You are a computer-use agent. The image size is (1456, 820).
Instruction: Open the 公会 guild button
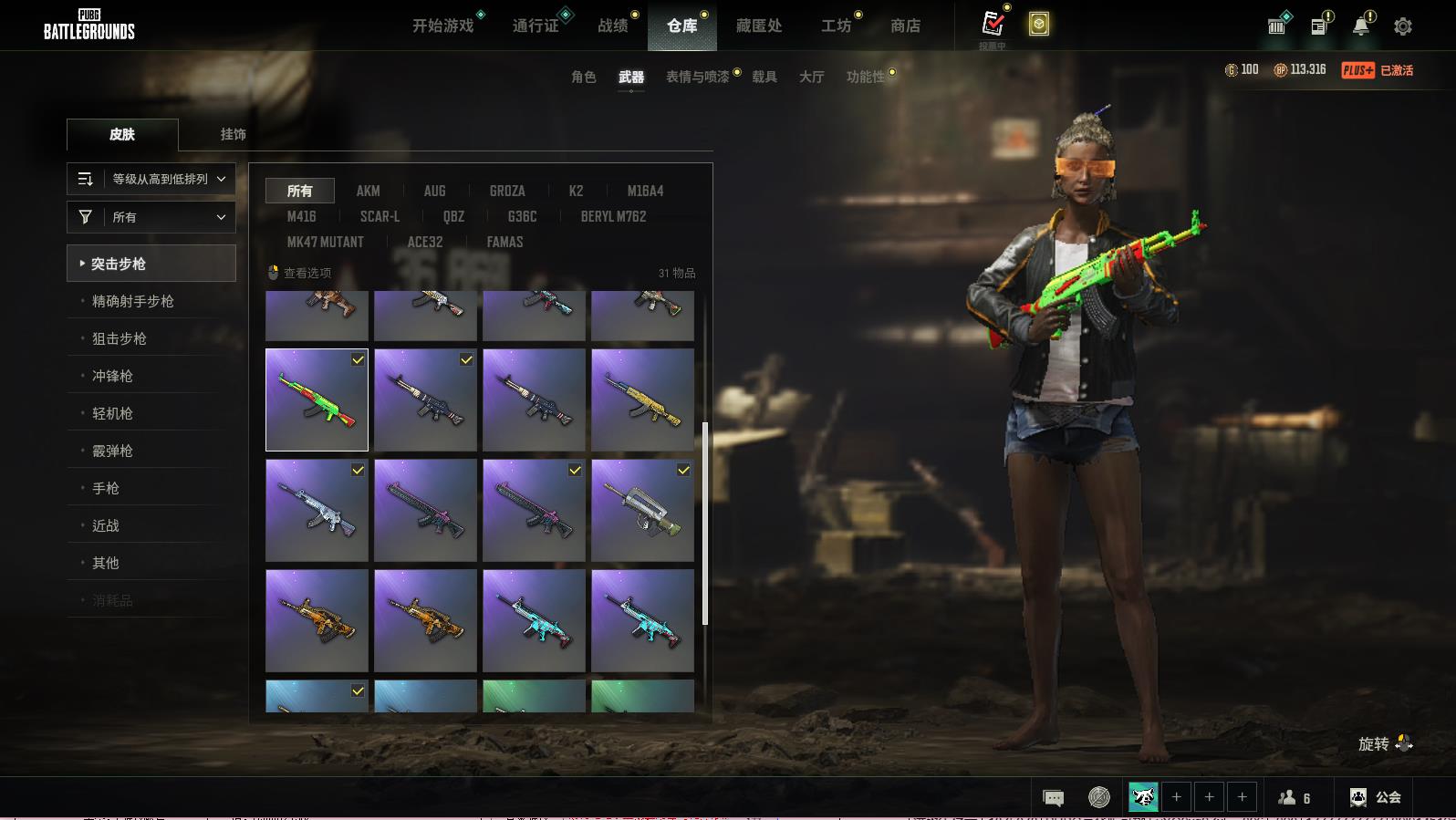(1376, 797)
